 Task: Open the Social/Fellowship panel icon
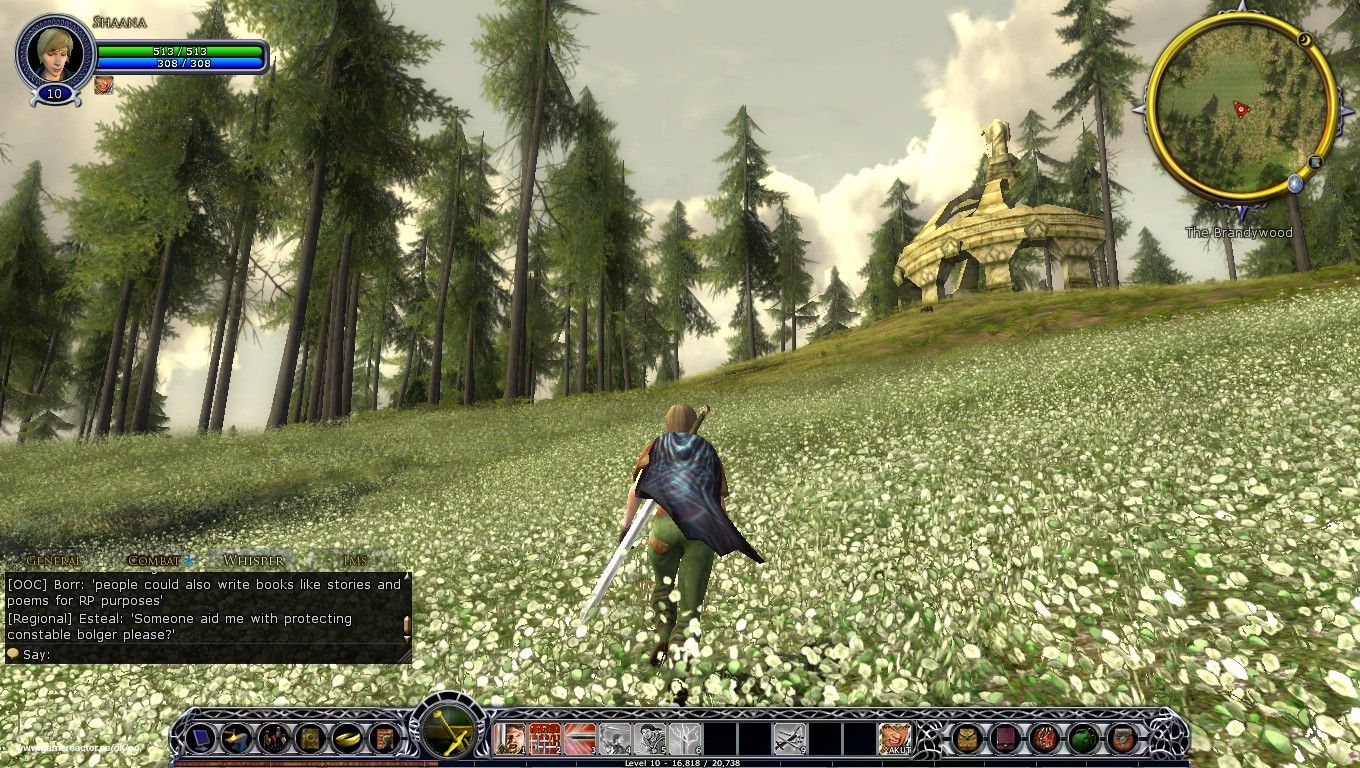274,738
